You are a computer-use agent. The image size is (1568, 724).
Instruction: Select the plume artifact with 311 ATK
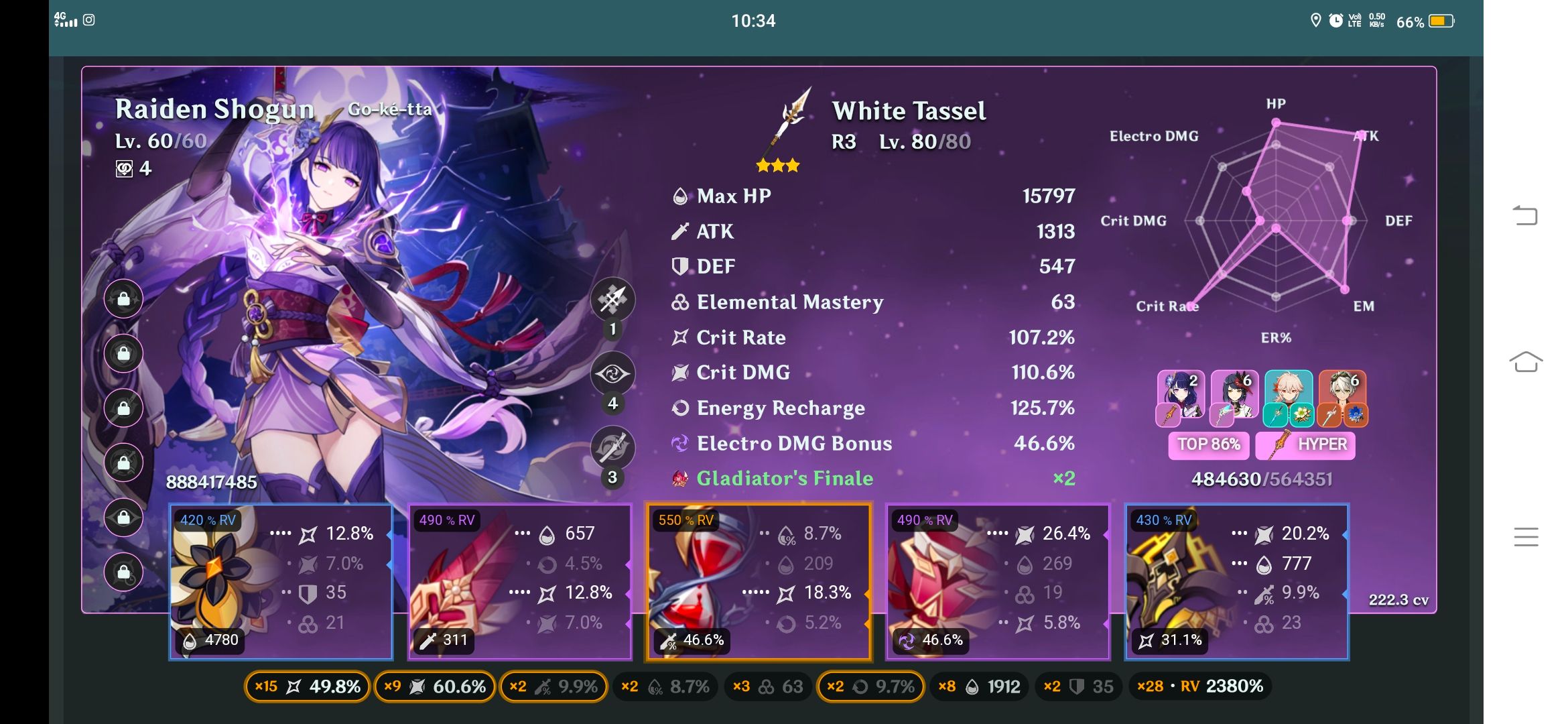coord(520,581)
